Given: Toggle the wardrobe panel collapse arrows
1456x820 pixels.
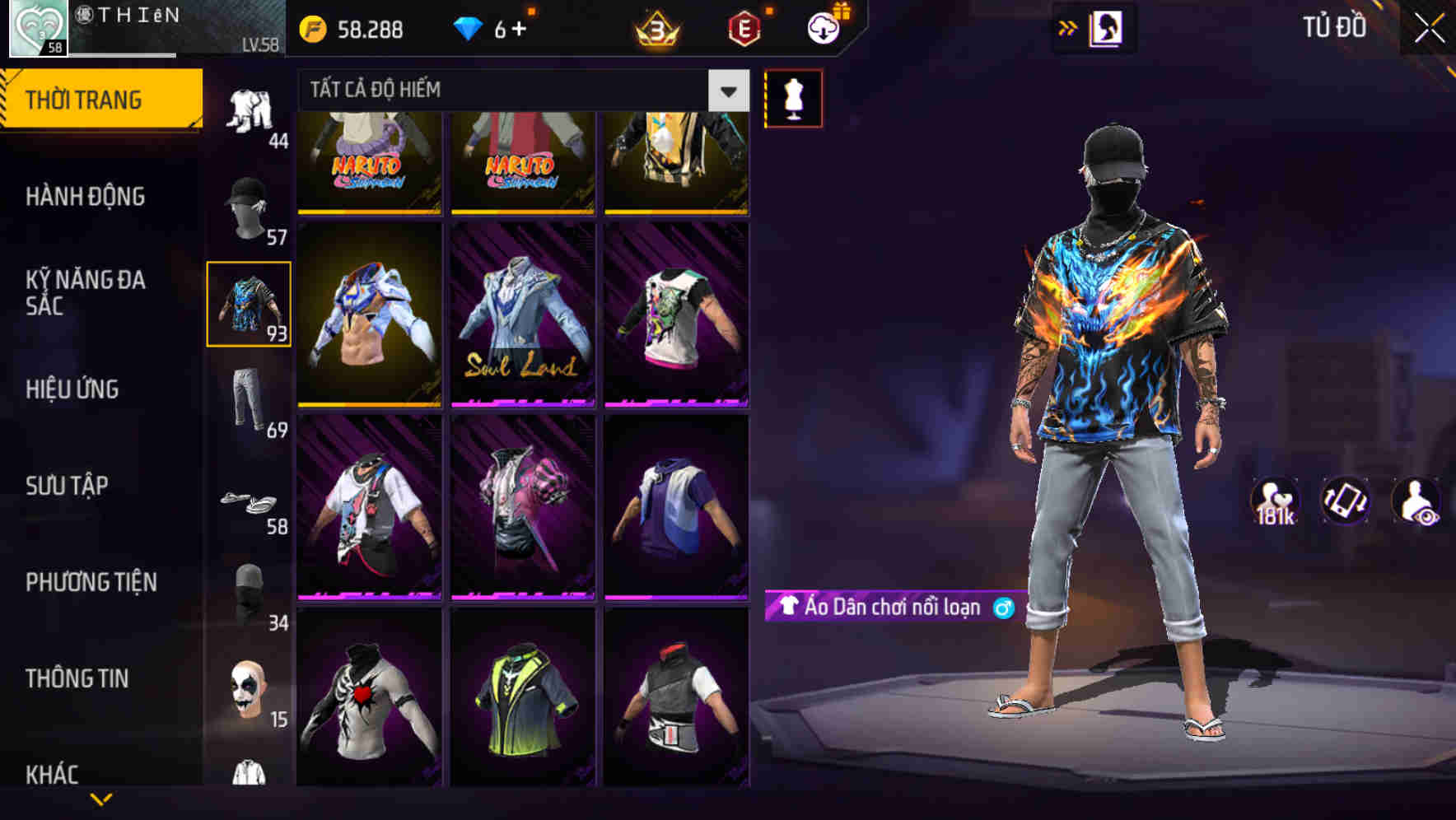Looking at the screenshot, I should (x=1068, y=27).
